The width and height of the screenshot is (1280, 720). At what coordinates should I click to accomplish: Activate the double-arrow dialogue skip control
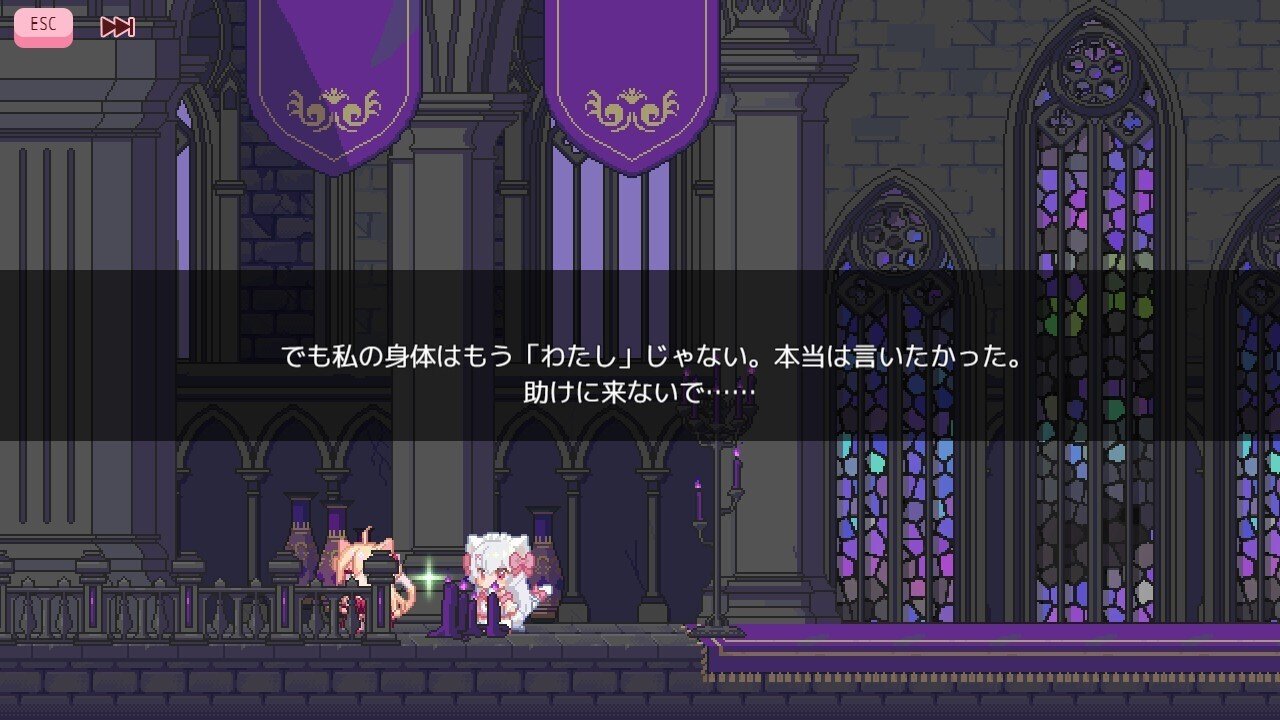coord(118,26)
